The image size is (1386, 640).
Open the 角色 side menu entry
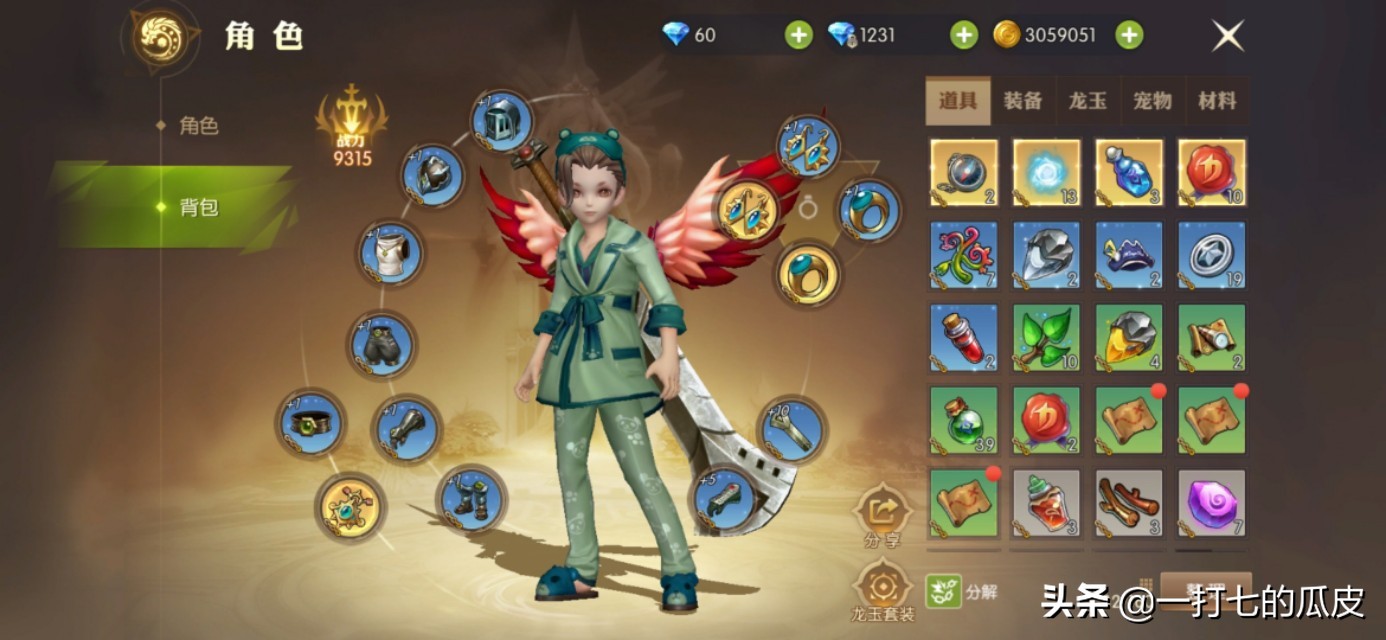tap(198, 126)
